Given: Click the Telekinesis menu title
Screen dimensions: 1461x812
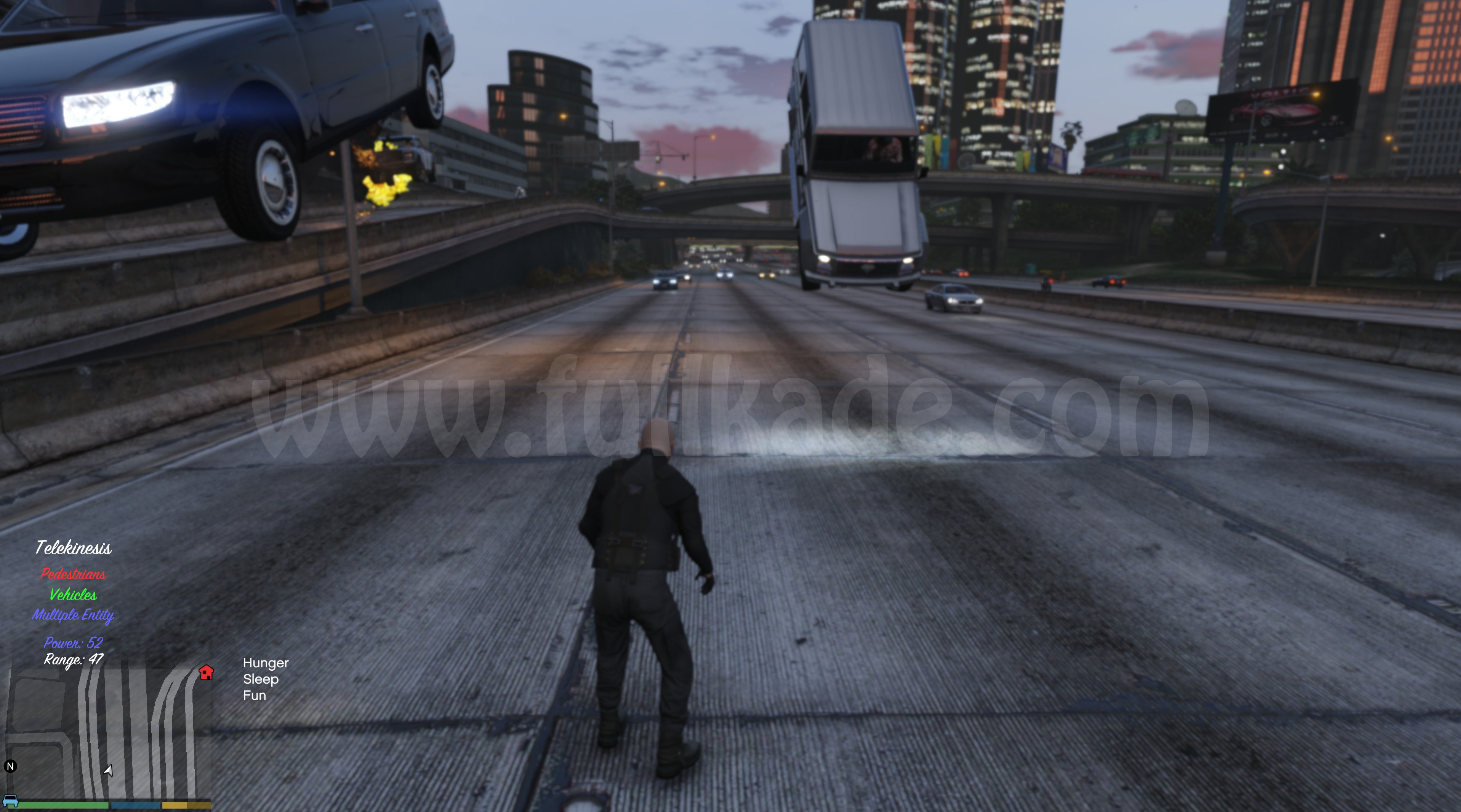Looking at the screenshot, I should pyautogui.click(x=74, y=548).
